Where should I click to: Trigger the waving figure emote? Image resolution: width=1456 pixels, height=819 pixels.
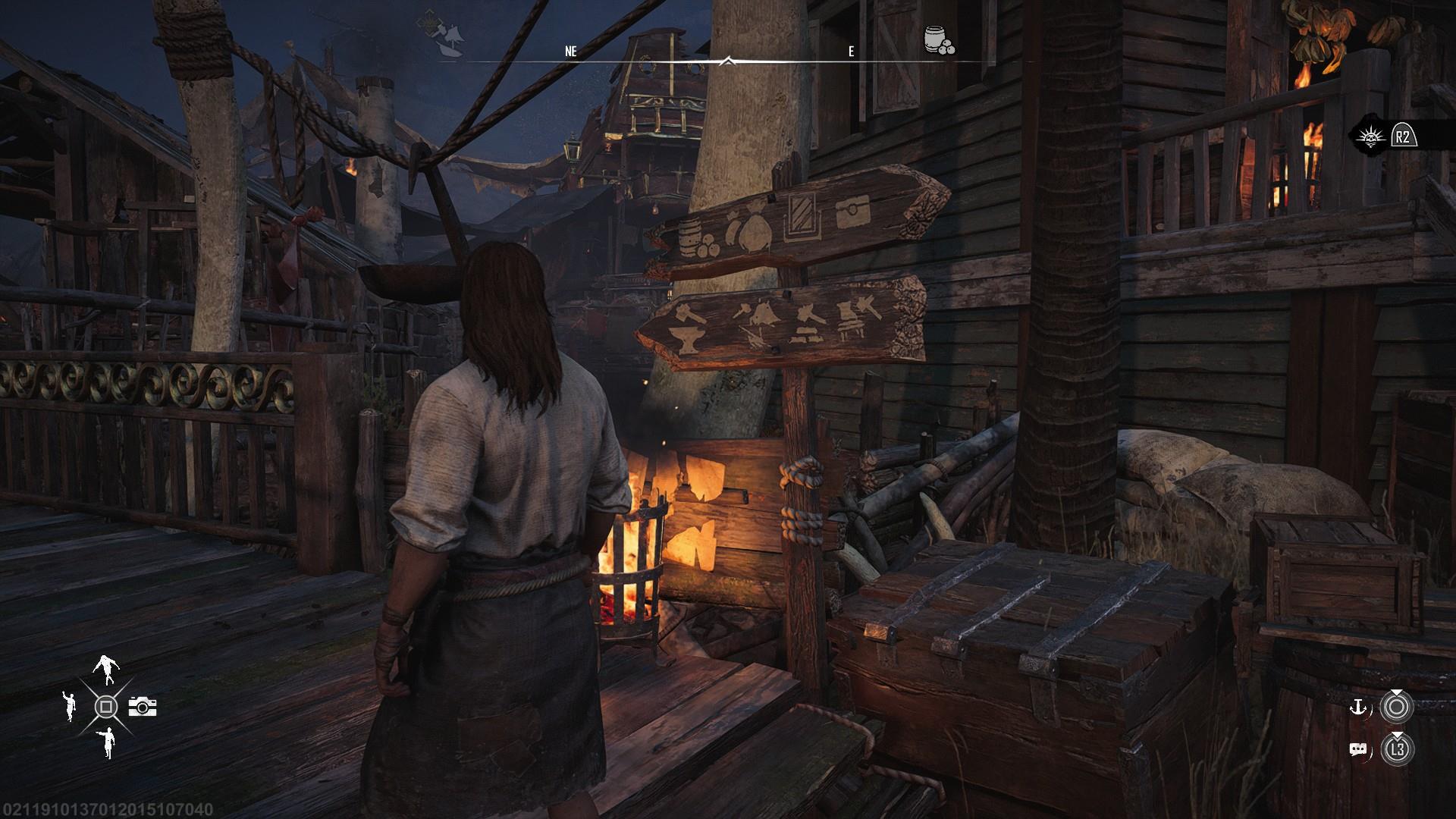69,705
